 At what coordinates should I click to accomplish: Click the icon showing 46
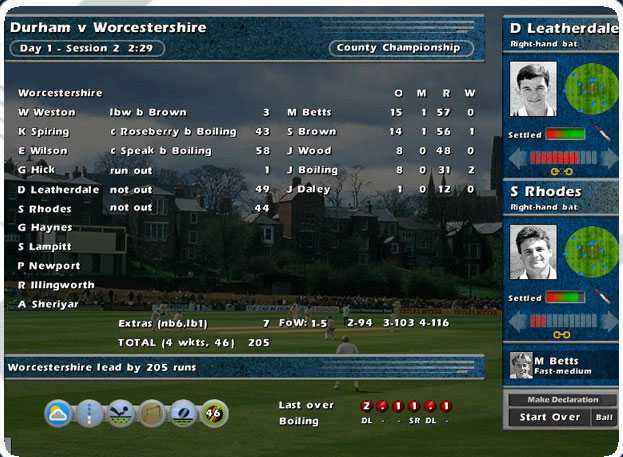click(213, 412)
